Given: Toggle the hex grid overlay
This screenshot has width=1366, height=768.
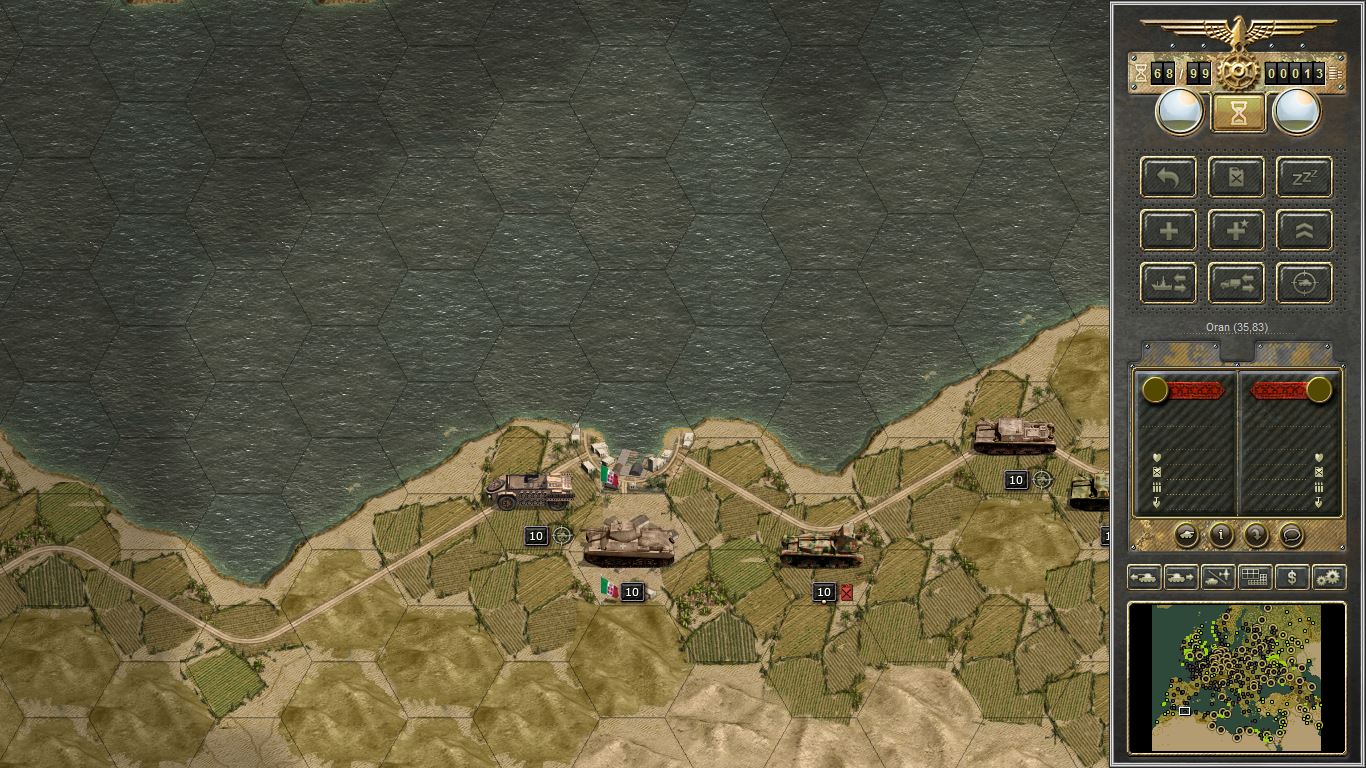Looking at the screenshot, I should tap(1254, 577).
